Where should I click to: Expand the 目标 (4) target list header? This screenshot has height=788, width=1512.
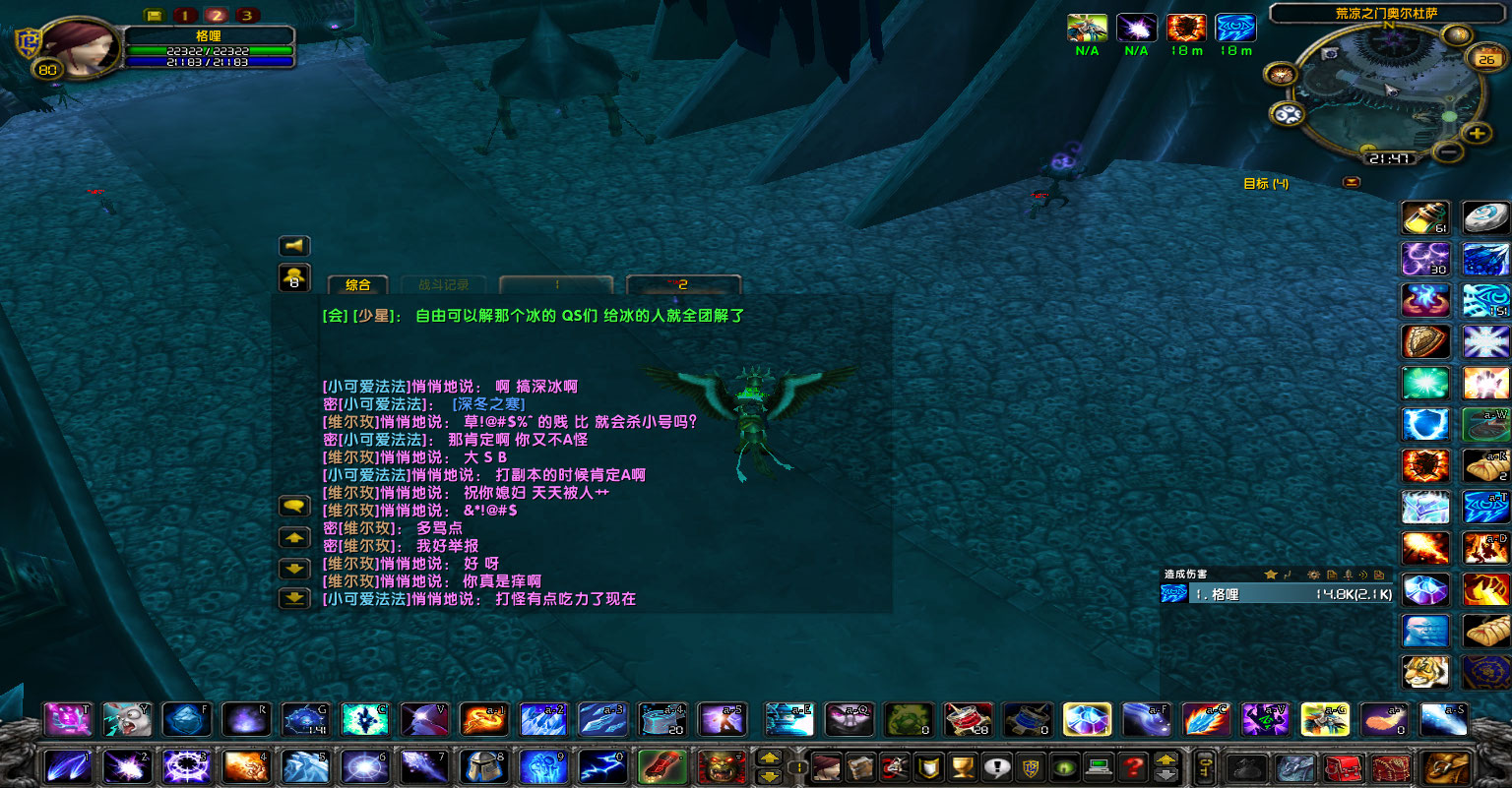(x=1264, y=183)
